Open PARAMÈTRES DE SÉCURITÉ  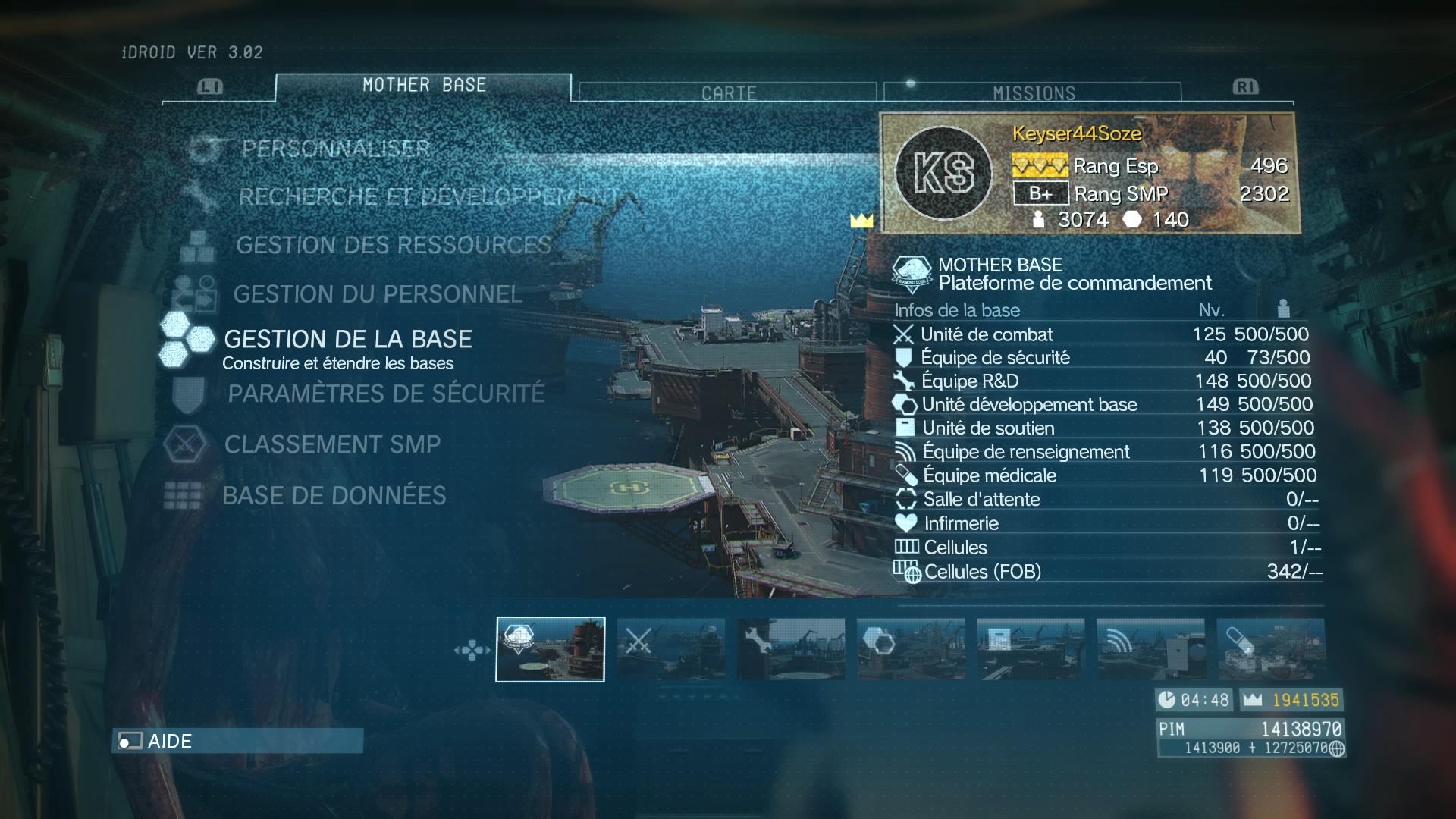point(386,394)
